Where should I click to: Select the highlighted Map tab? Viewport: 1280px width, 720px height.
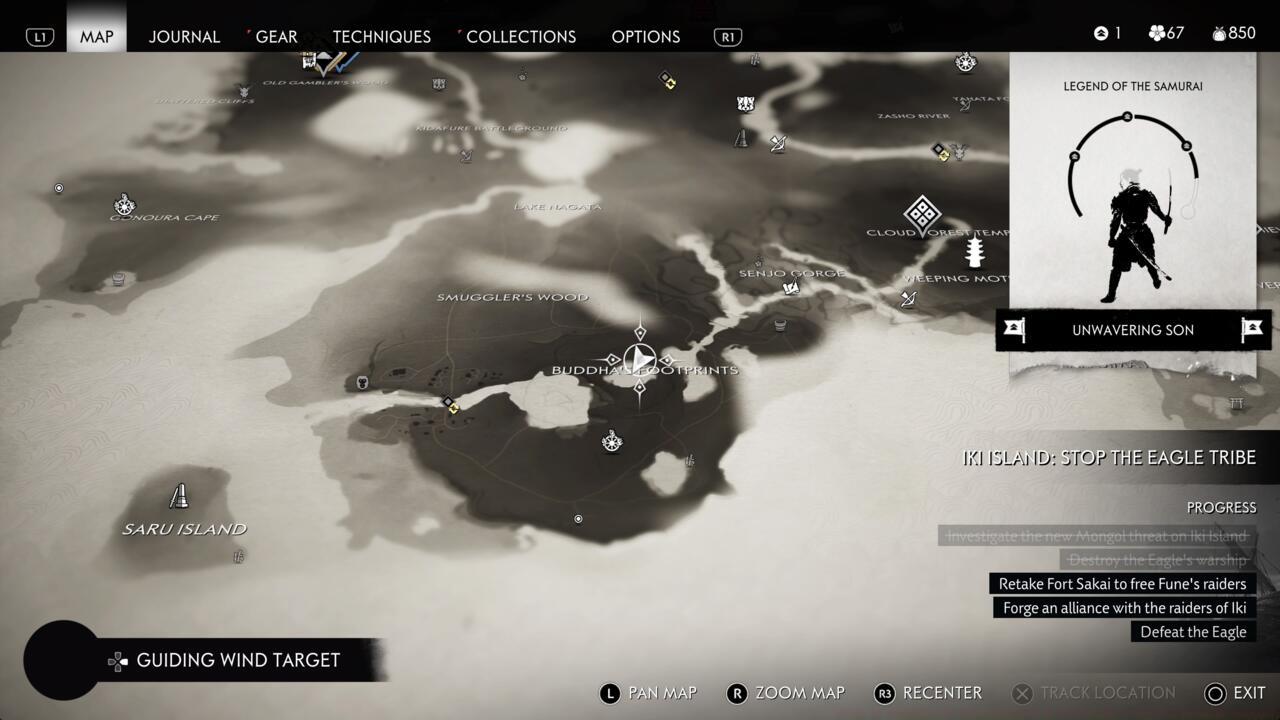click(x=96, y=36)
